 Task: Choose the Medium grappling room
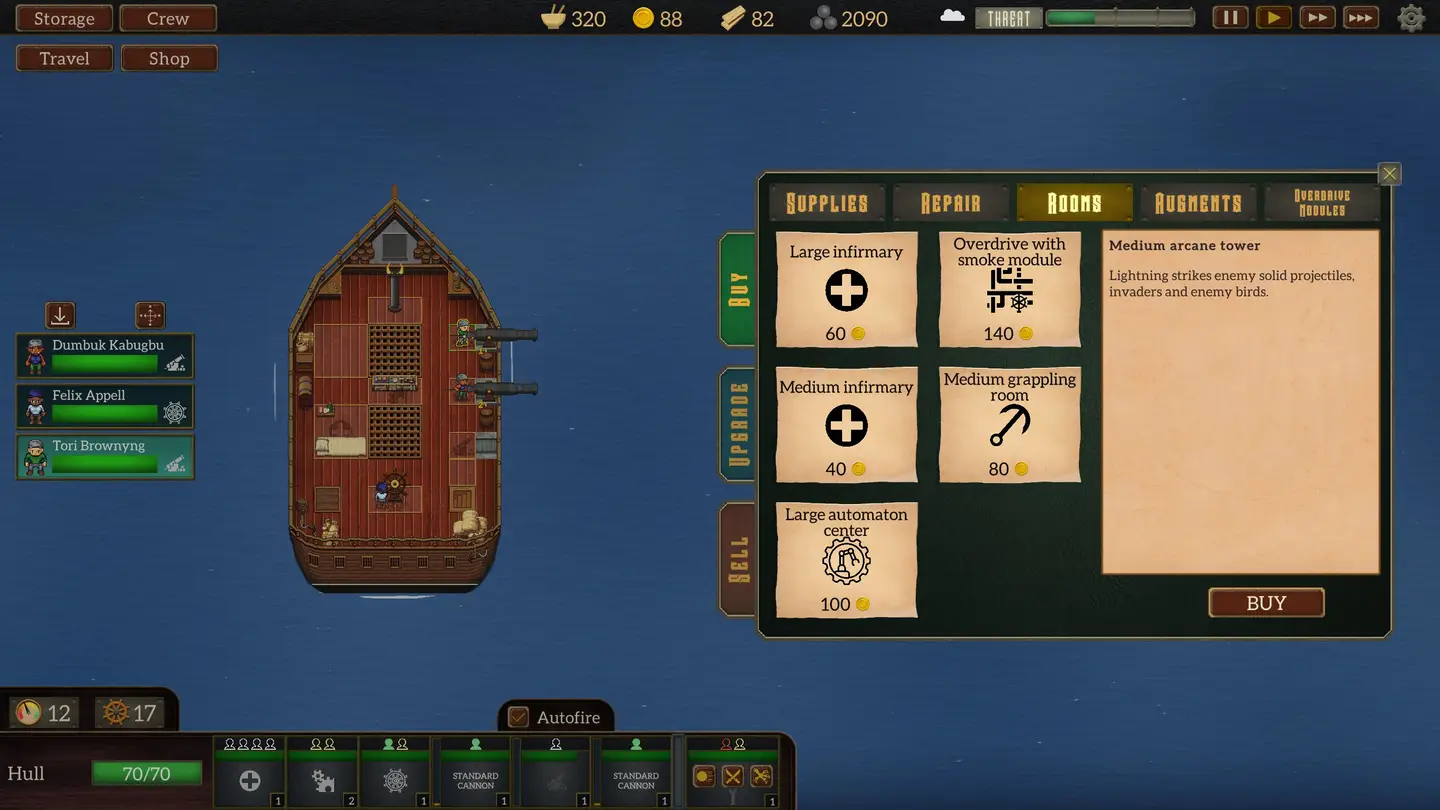click(1009, 425)
